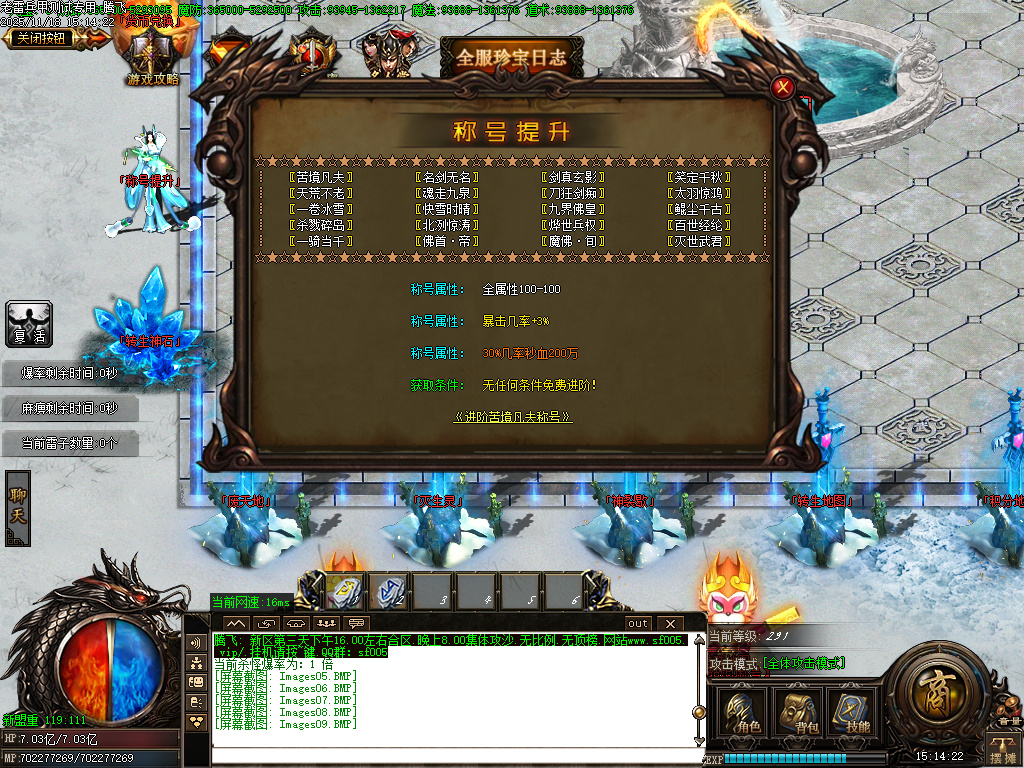The width and height of the screenshot is (1024, 768).
Task: Open the 聊天 chat side tab
Action: point(17,507)
